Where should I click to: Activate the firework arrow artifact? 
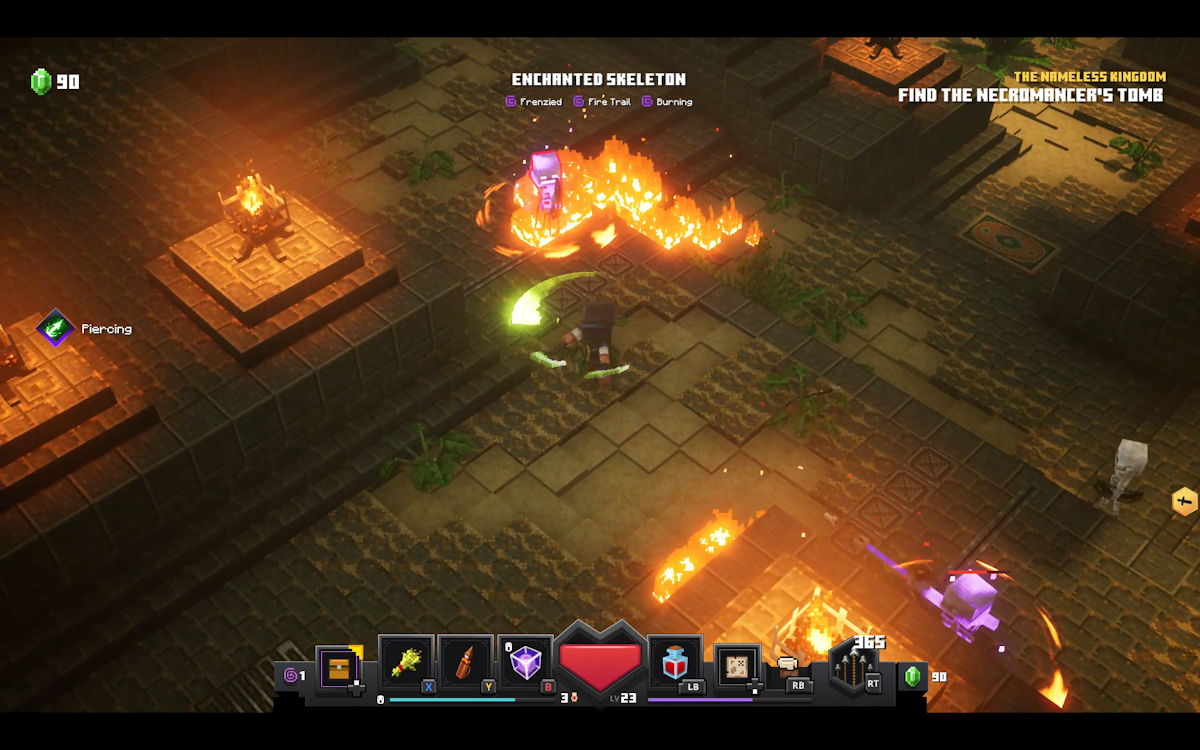[465, 661]
